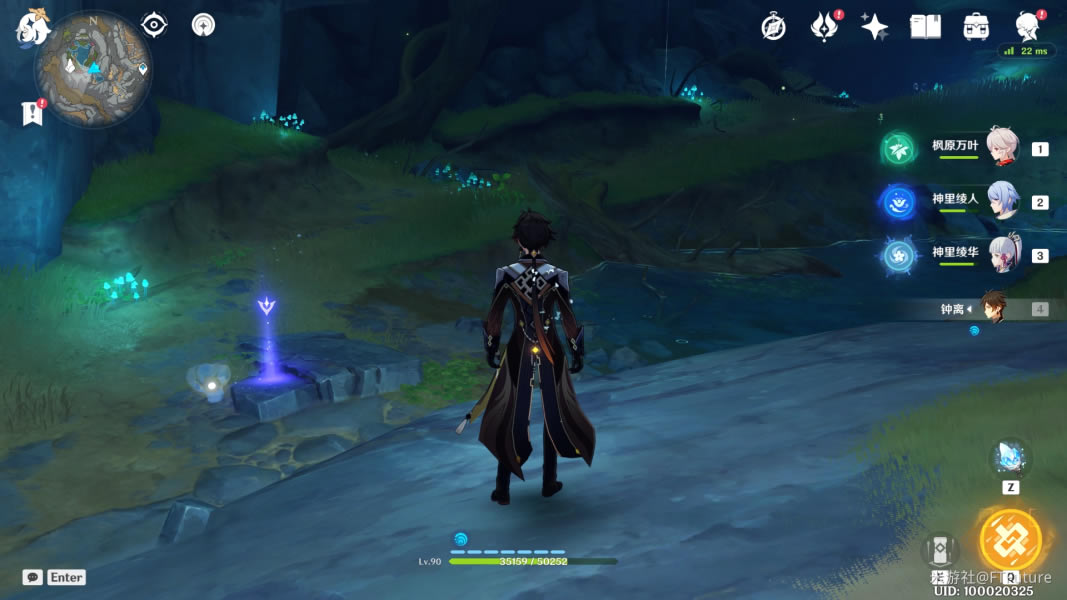Open the circular minimap
Screen dimensions: 1067x600
[93, 68]
